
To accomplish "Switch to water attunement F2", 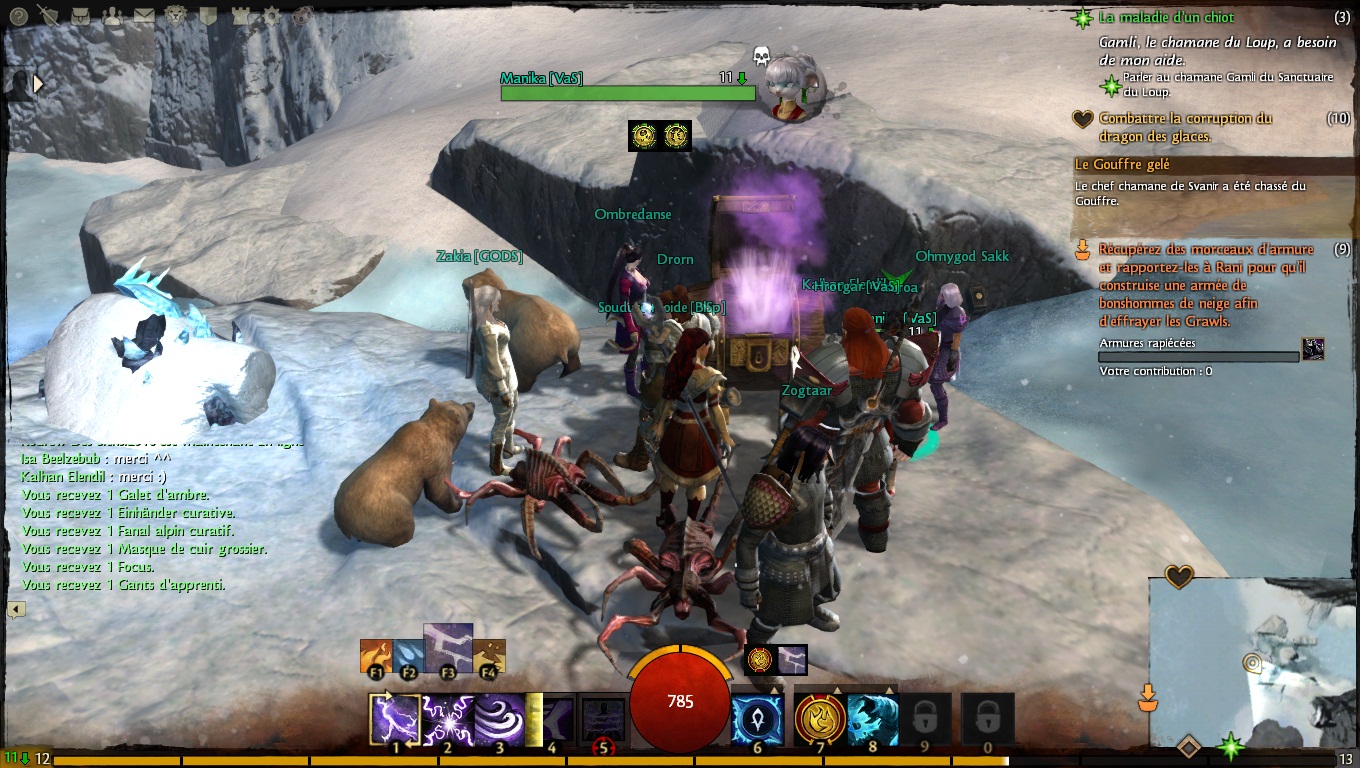I will click(407, 656).
